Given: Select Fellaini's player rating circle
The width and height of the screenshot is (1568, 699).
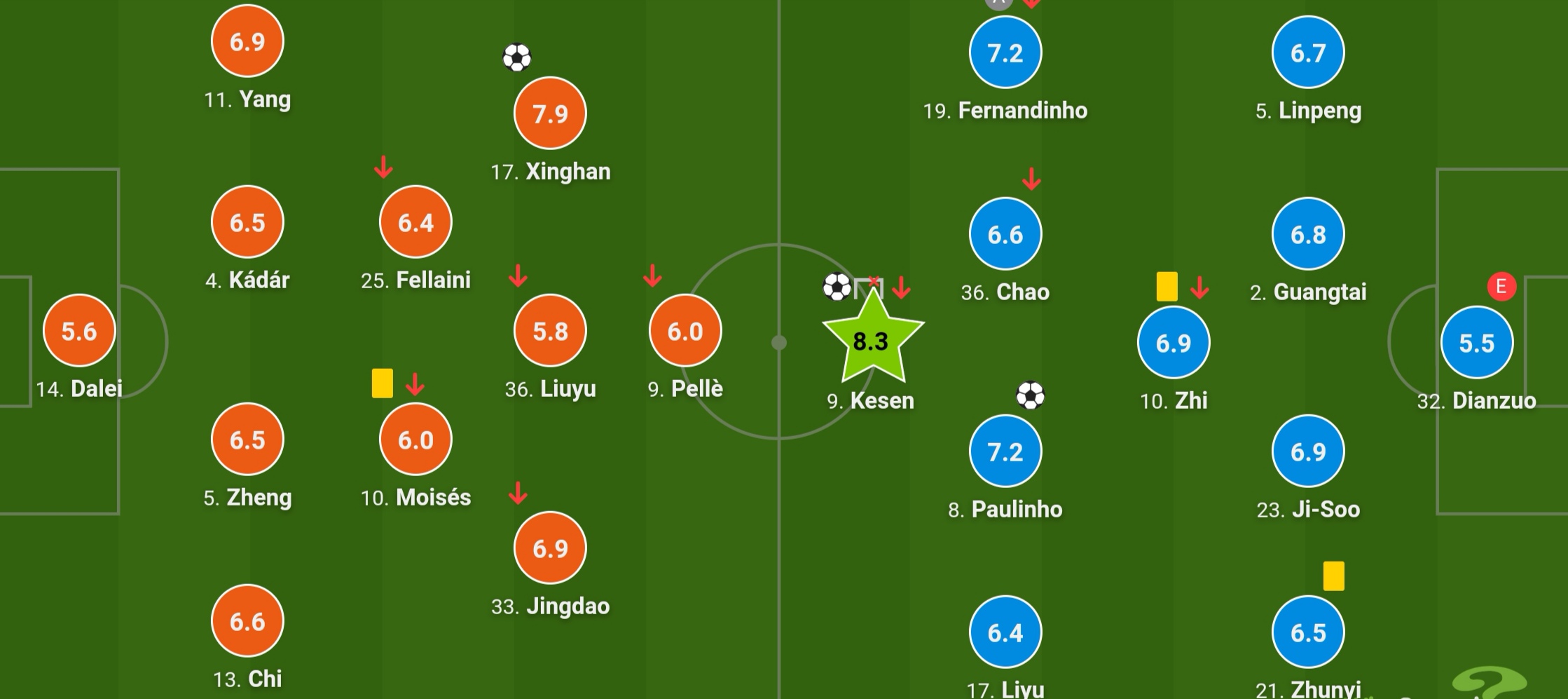Looking at the screenshot, I should tap(415, 222).
